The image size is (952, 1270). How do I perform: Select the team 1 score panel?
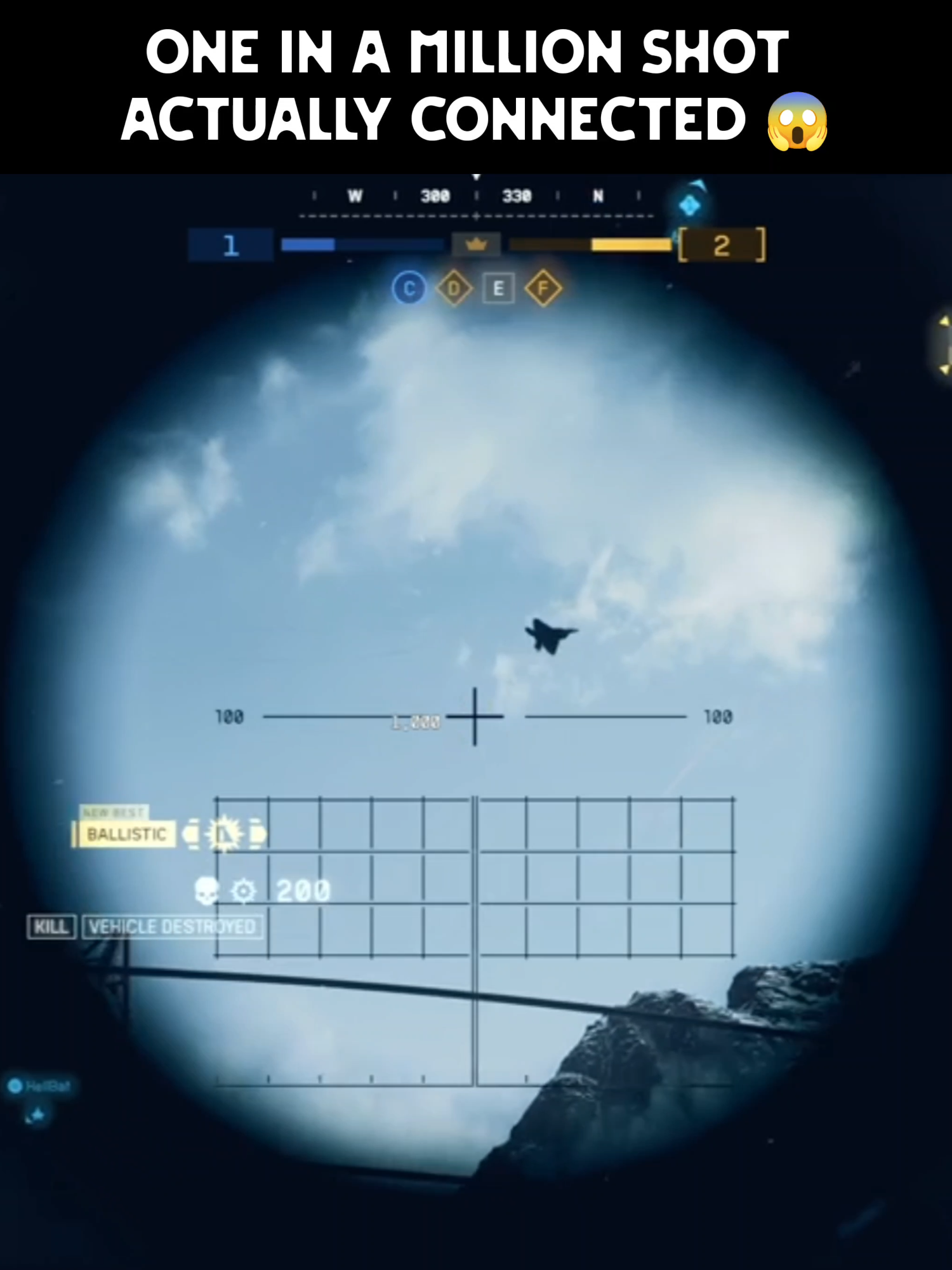point(230,244)
